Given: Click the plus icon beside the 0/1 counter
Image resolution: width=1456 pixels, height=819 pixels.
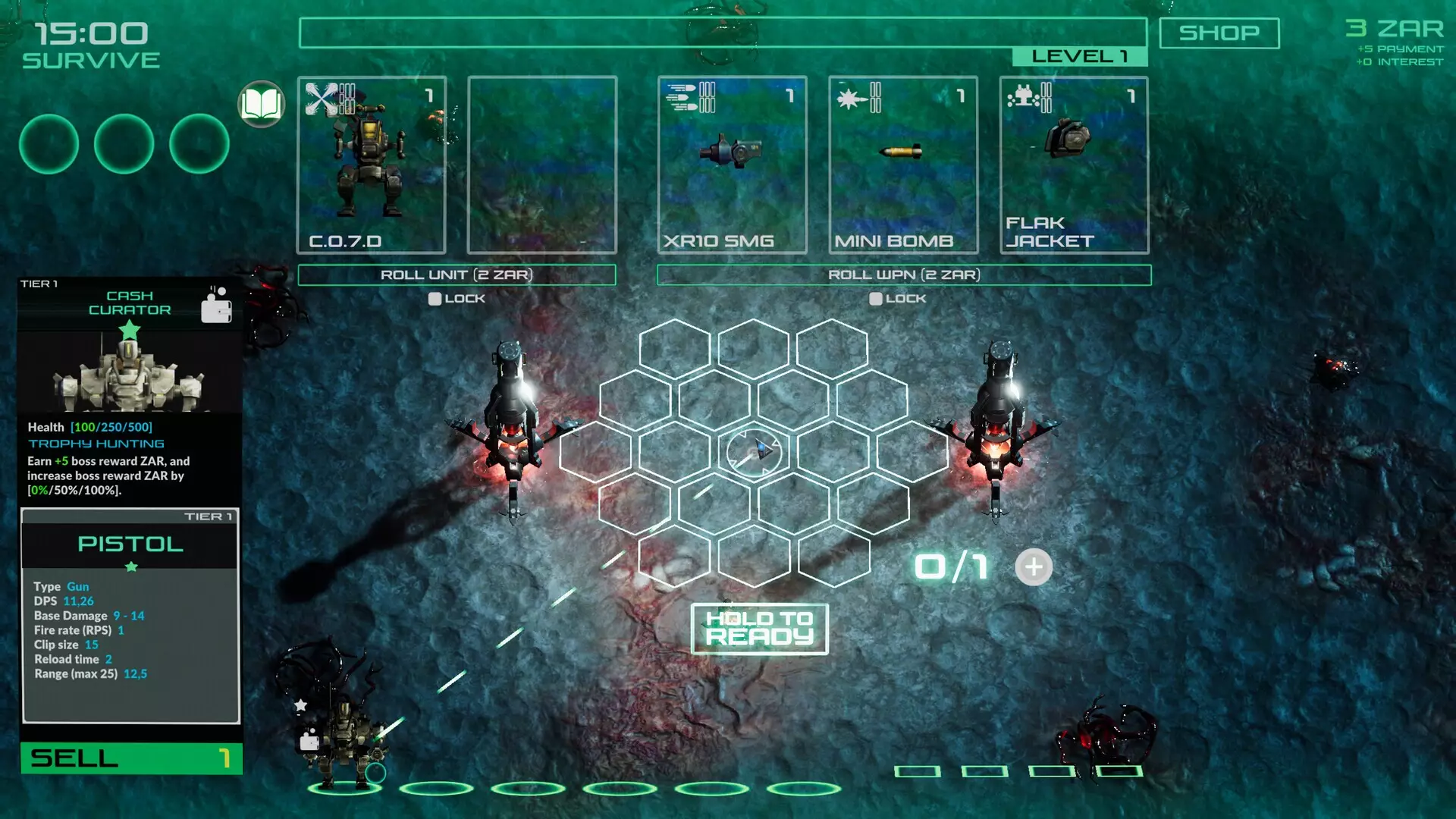Looking at the screenshot, I should [1033, 566].
